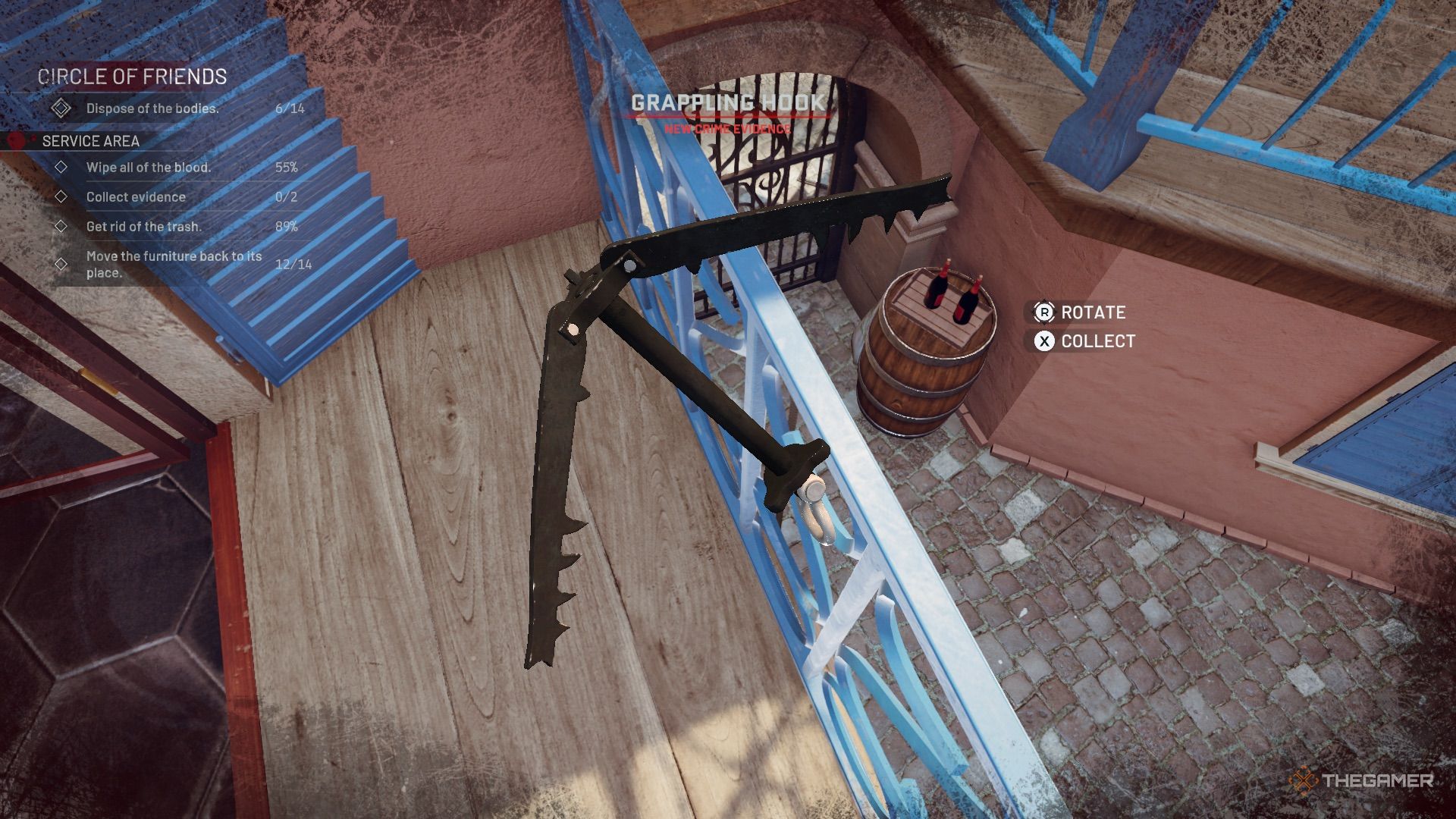Image resolution: width=1456 pixels, height=819 pixels.
Task: Select the Dispose of the bodies objective
Action: (x=152, y=108)
